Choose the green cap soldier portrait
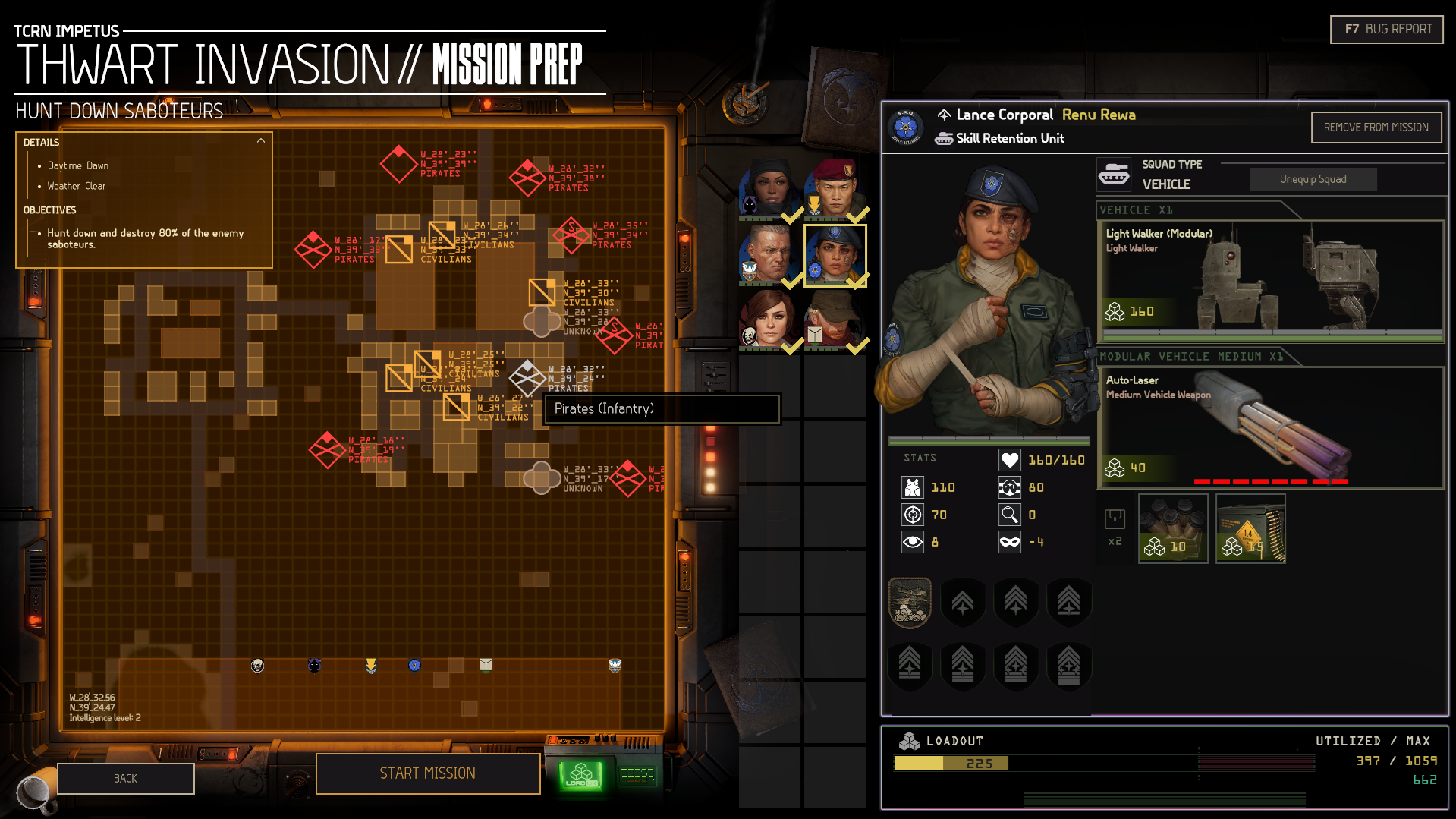1456x819 pixels. click(x=835, y=320)
